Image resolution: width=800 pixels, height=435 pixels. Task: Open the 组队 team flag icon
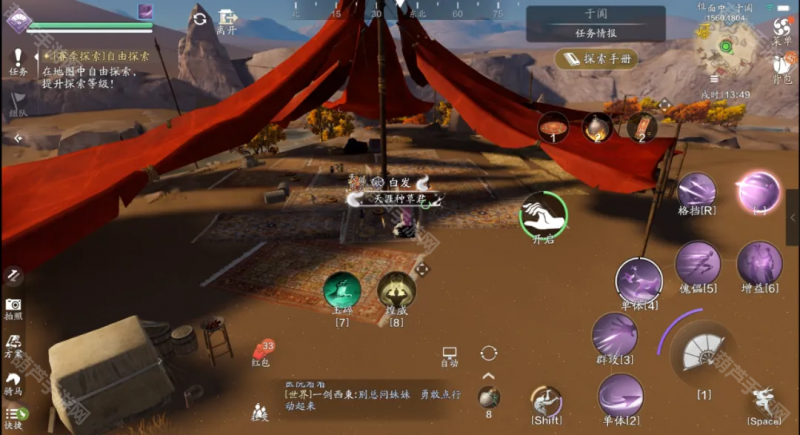click(x=18, y=104)
